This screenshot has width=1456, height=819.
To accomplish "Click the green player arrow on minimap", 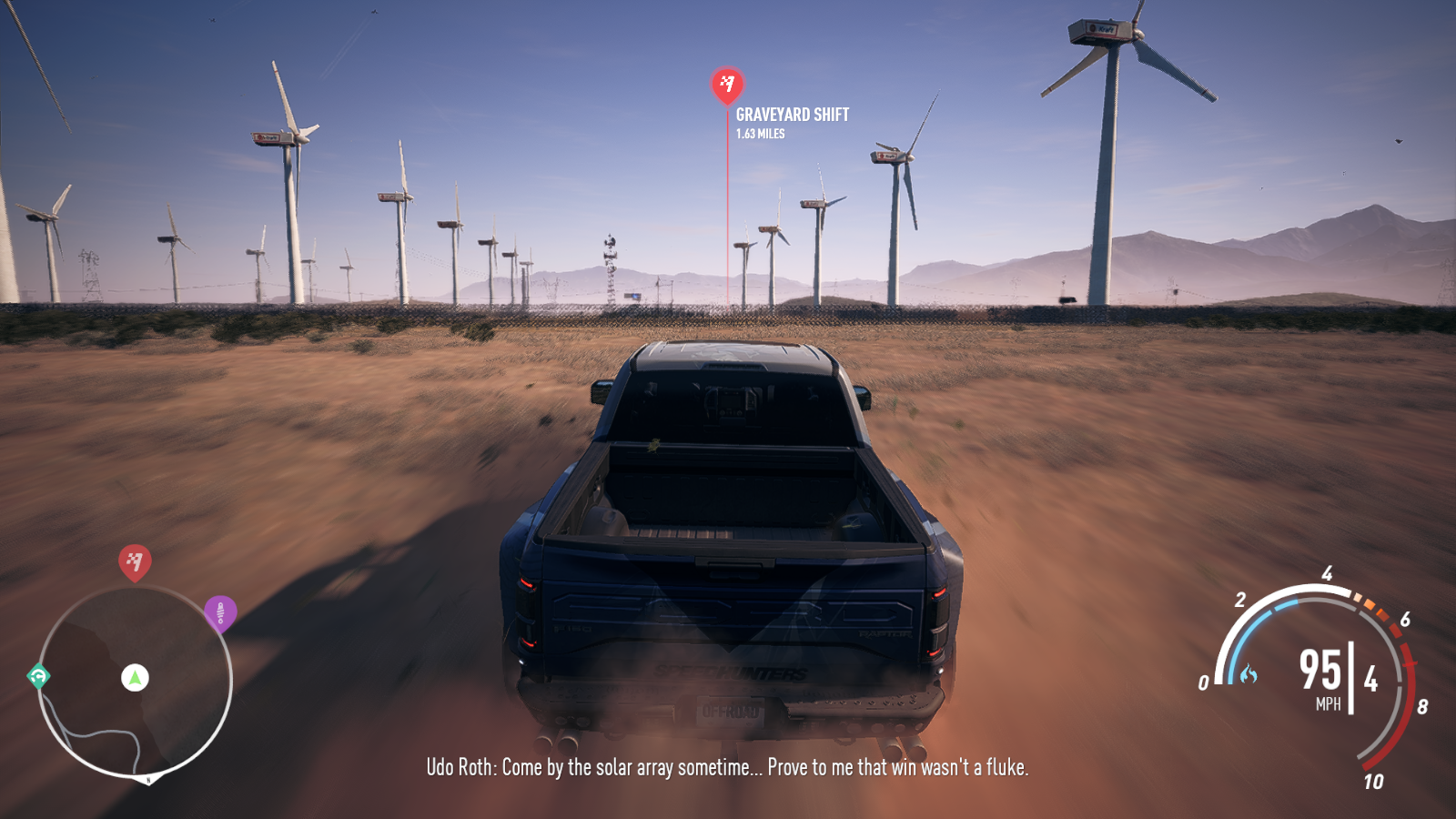I will [135, 677].
